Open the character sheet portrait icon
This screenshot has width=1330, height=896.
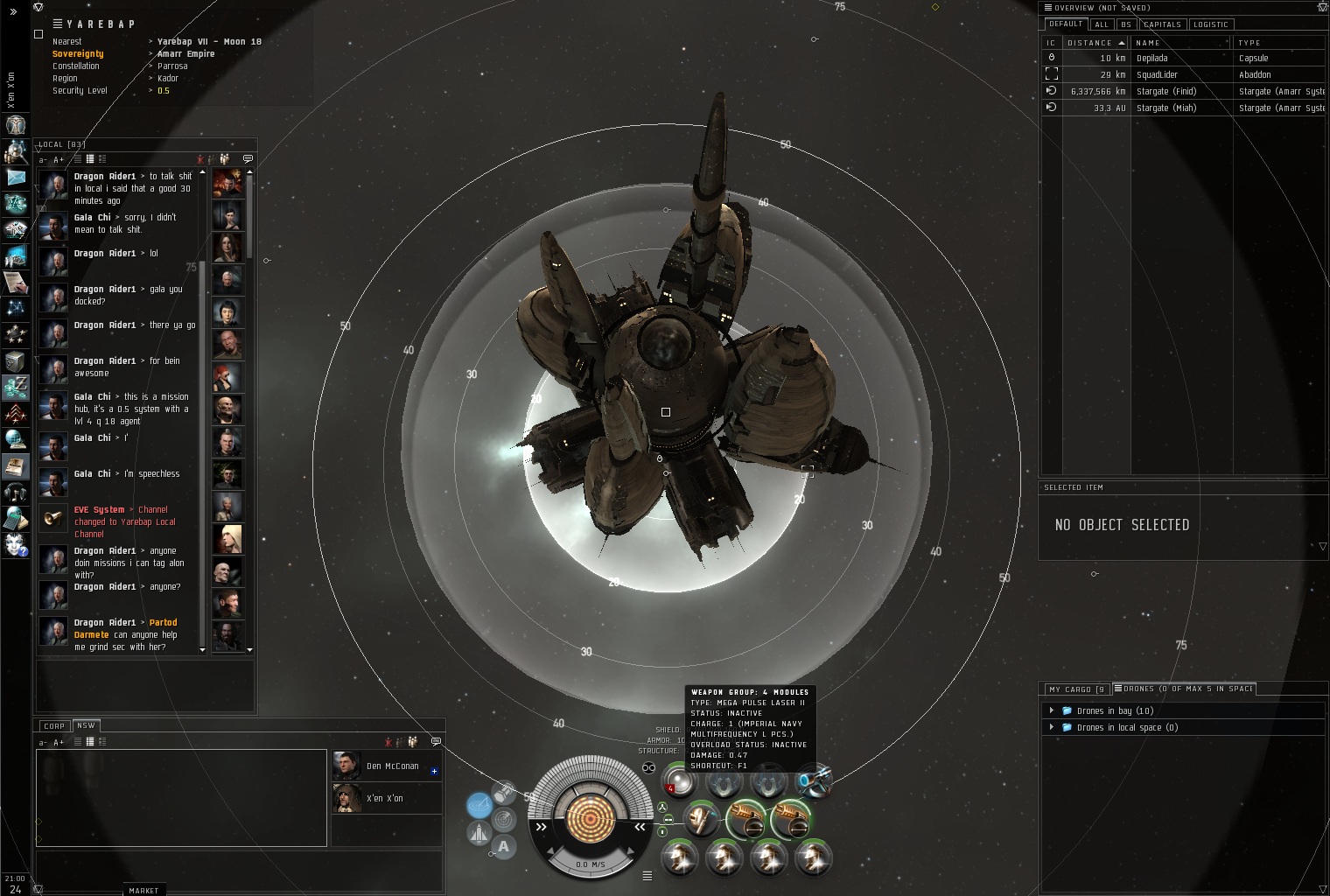[x=15, y=124]
